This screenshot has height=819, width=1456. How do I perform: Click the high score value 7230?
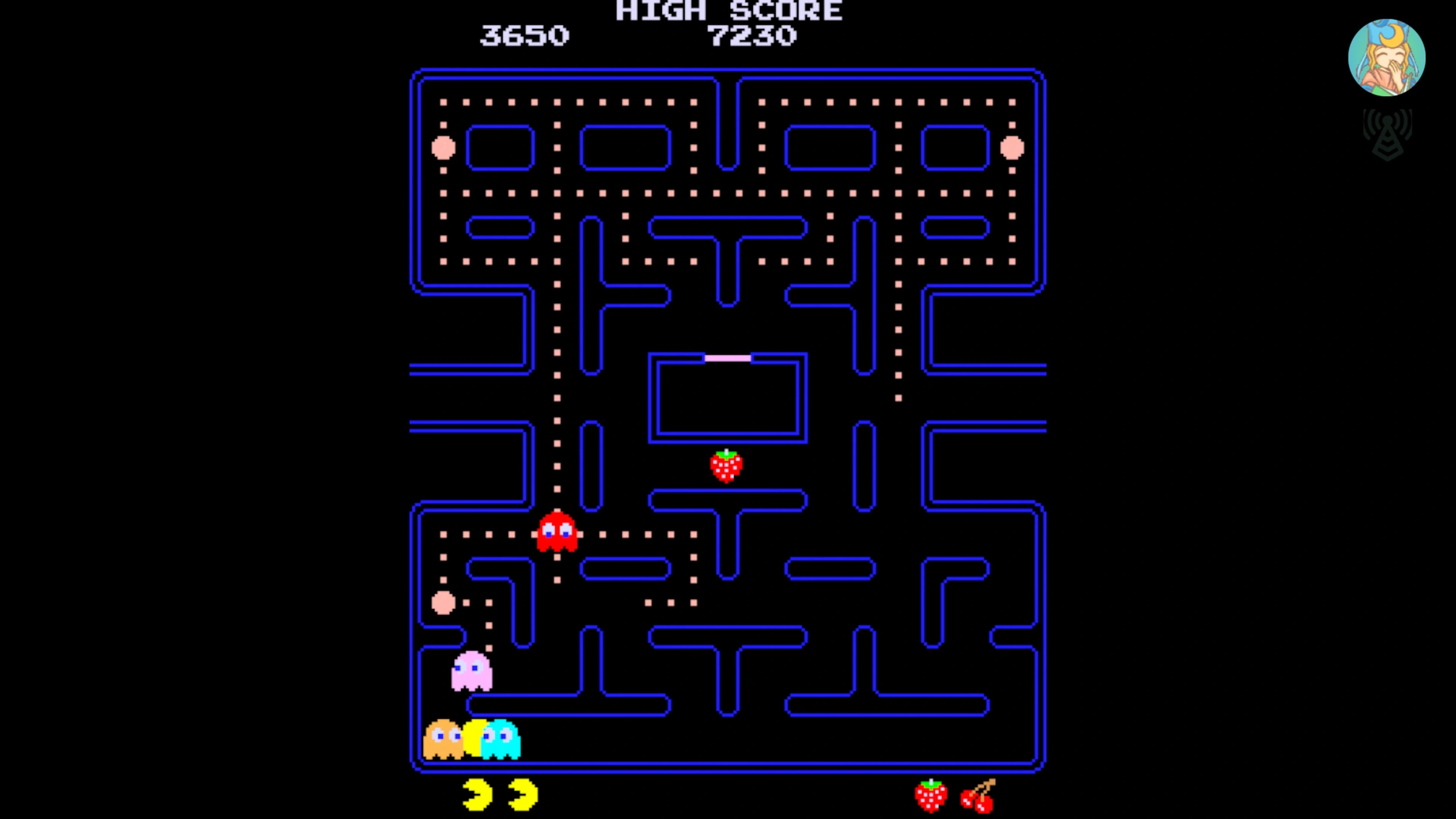click(752, 36)
